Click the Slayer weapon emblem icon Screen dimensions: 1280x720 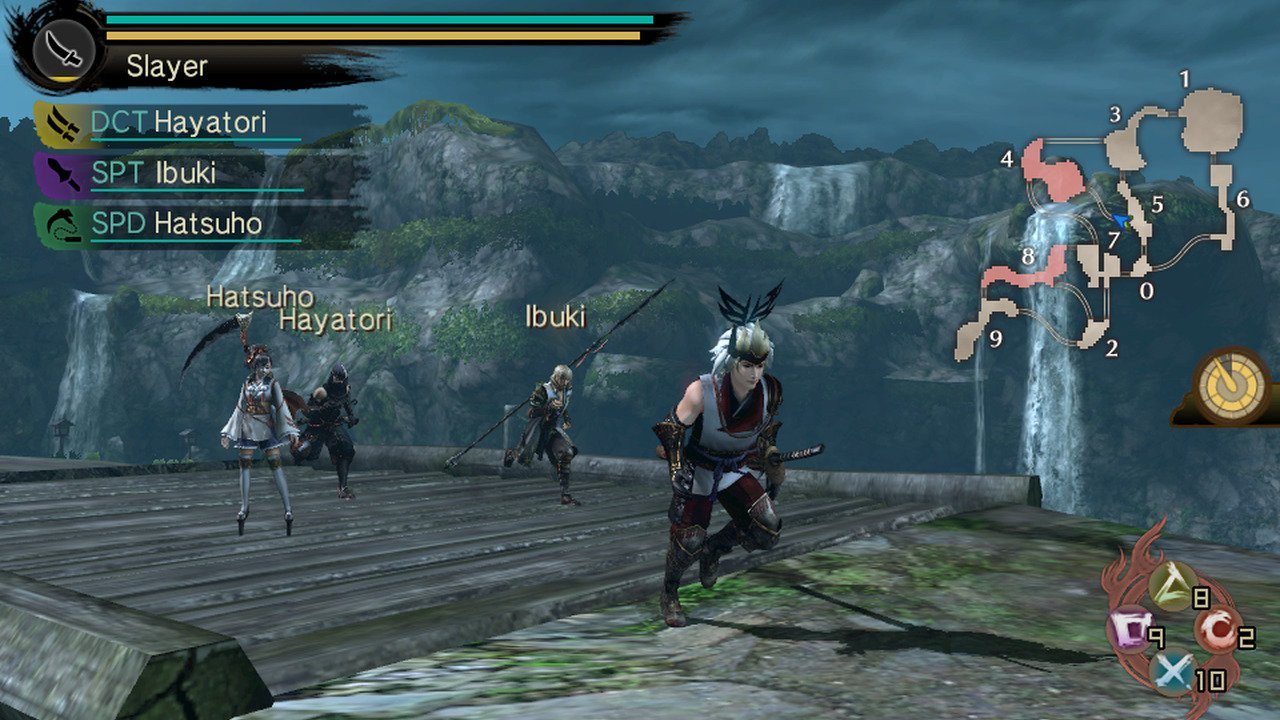tap(64, 49)
